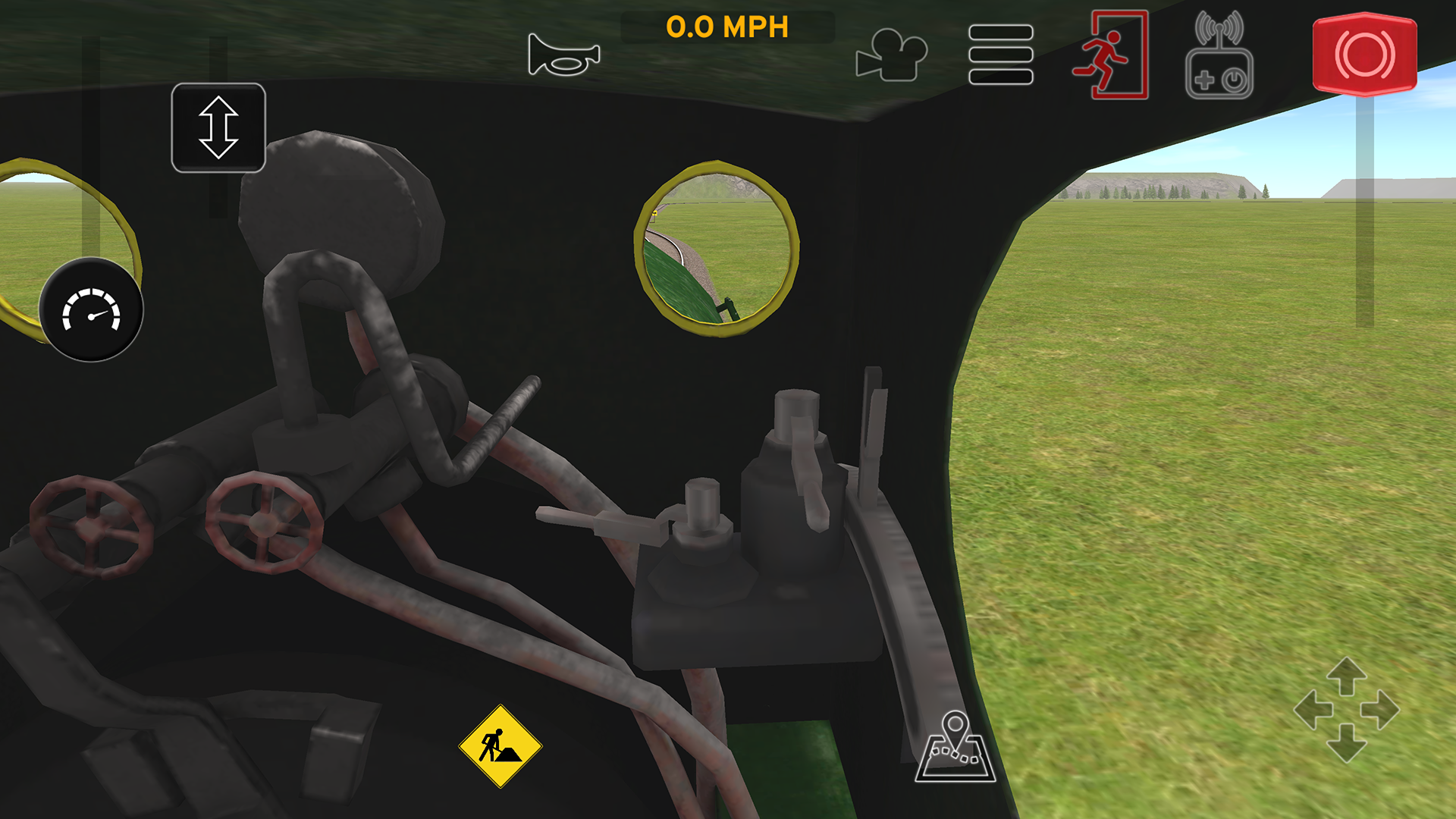The image size is (1456, 819).
Task: Look through the round cab window
Action: (714, 250)
